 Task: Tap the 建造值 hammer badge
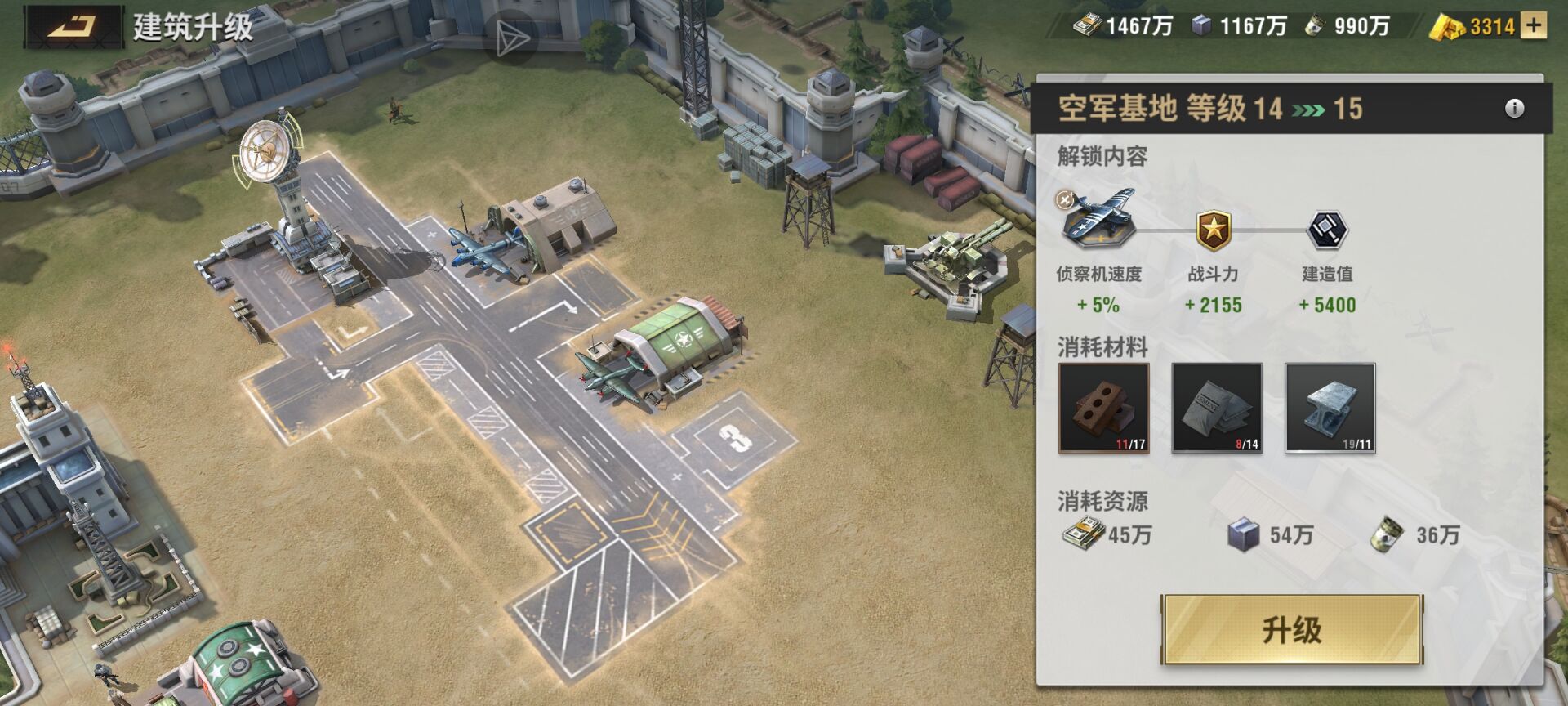(1327, 230)
